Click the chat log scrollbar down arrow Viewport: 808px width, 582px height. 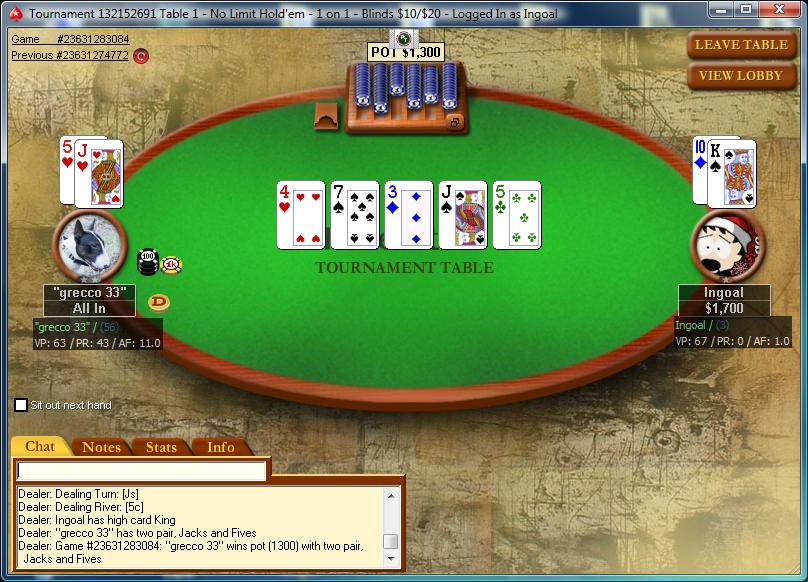[x=391, y=558]
